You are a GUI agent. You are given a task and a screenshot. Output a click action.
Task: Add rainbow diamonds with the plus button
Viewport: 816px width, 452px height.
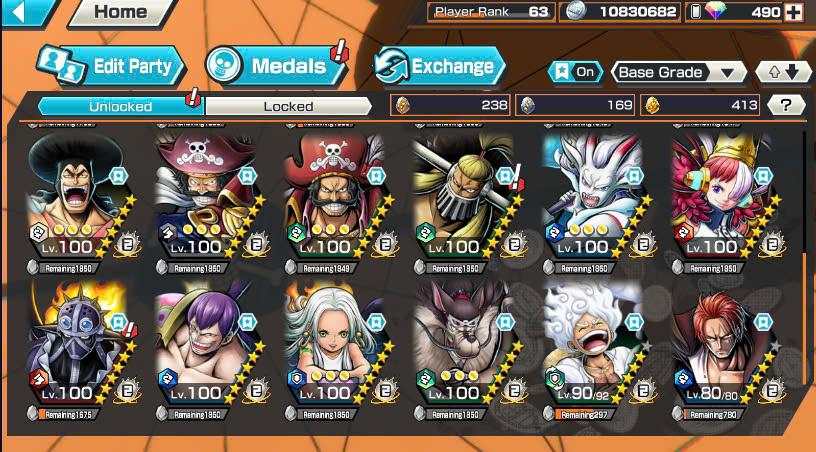tap(794, 12)
